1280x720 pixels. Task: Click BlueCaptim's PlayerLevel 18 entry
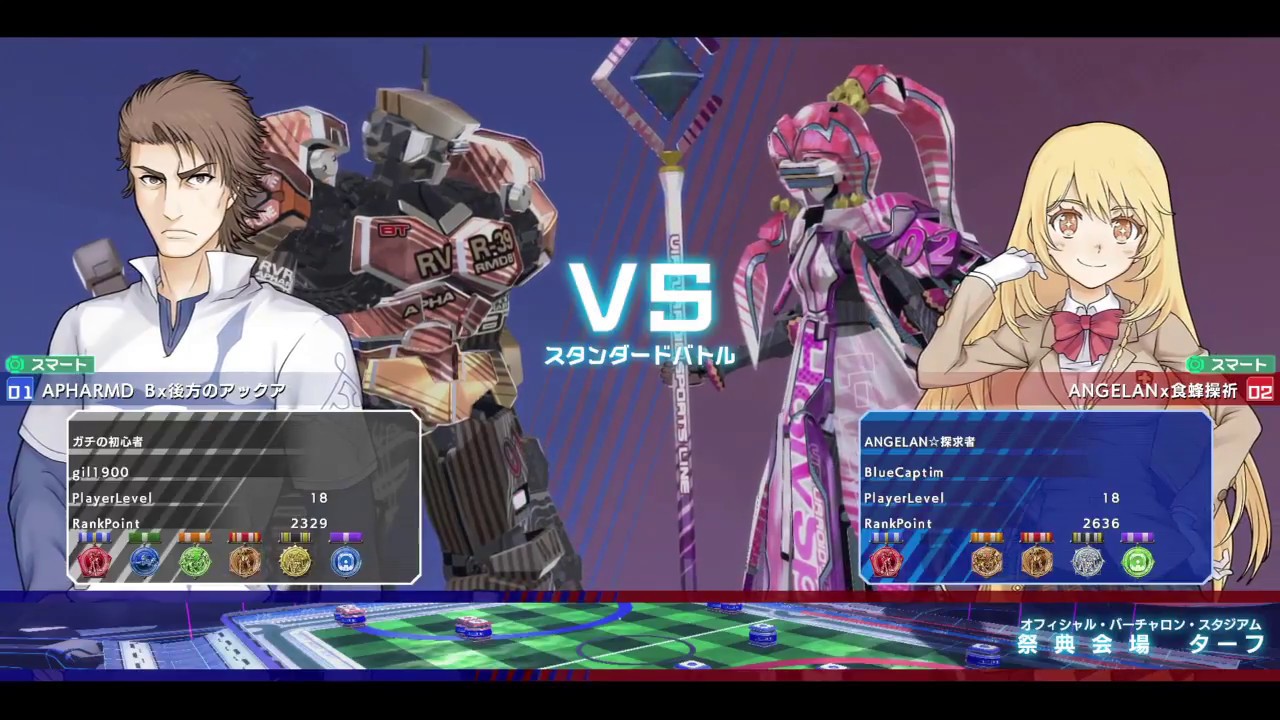coord(1111,497)
